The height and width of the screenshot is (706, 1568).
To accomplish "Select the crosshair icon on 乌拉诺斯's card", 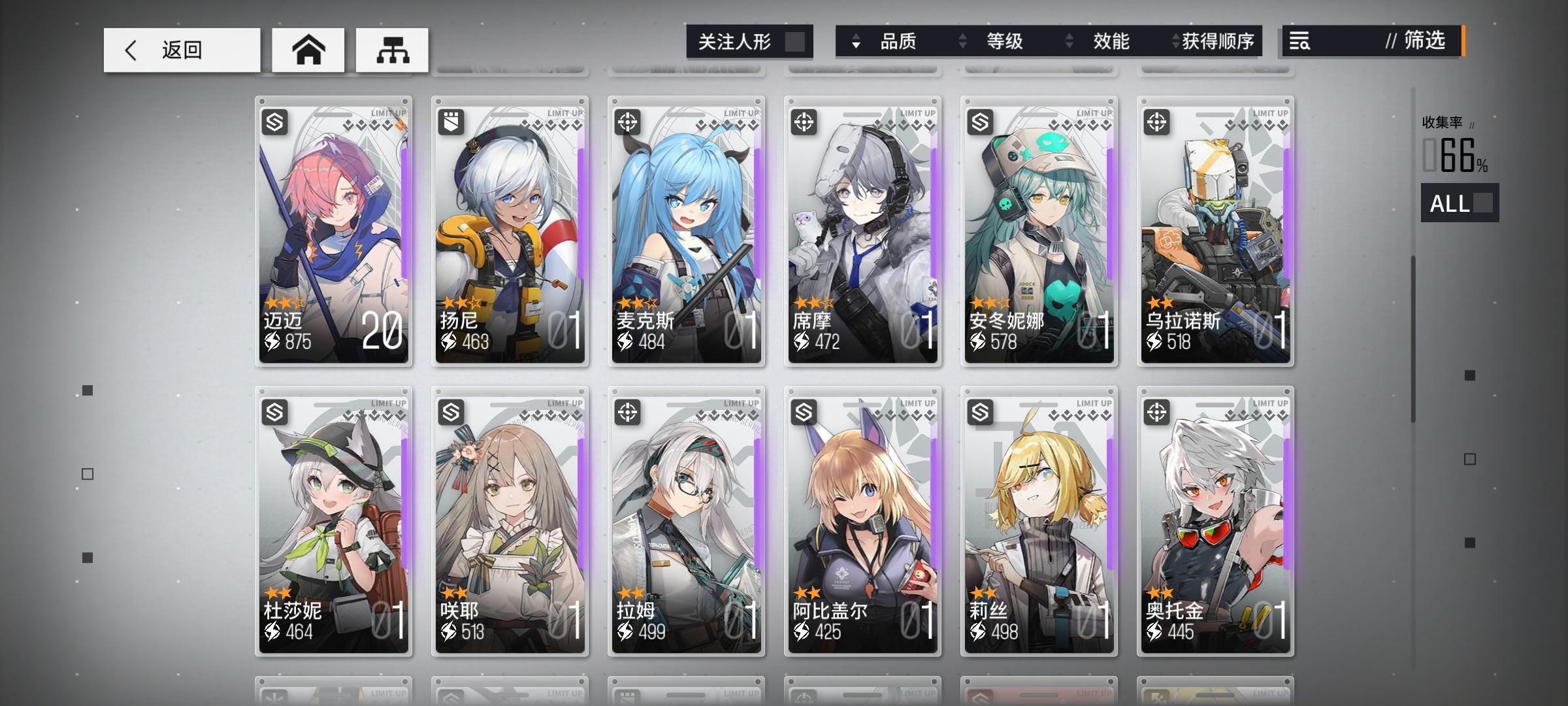I will pyautogui.click(x=1158, y=121).
